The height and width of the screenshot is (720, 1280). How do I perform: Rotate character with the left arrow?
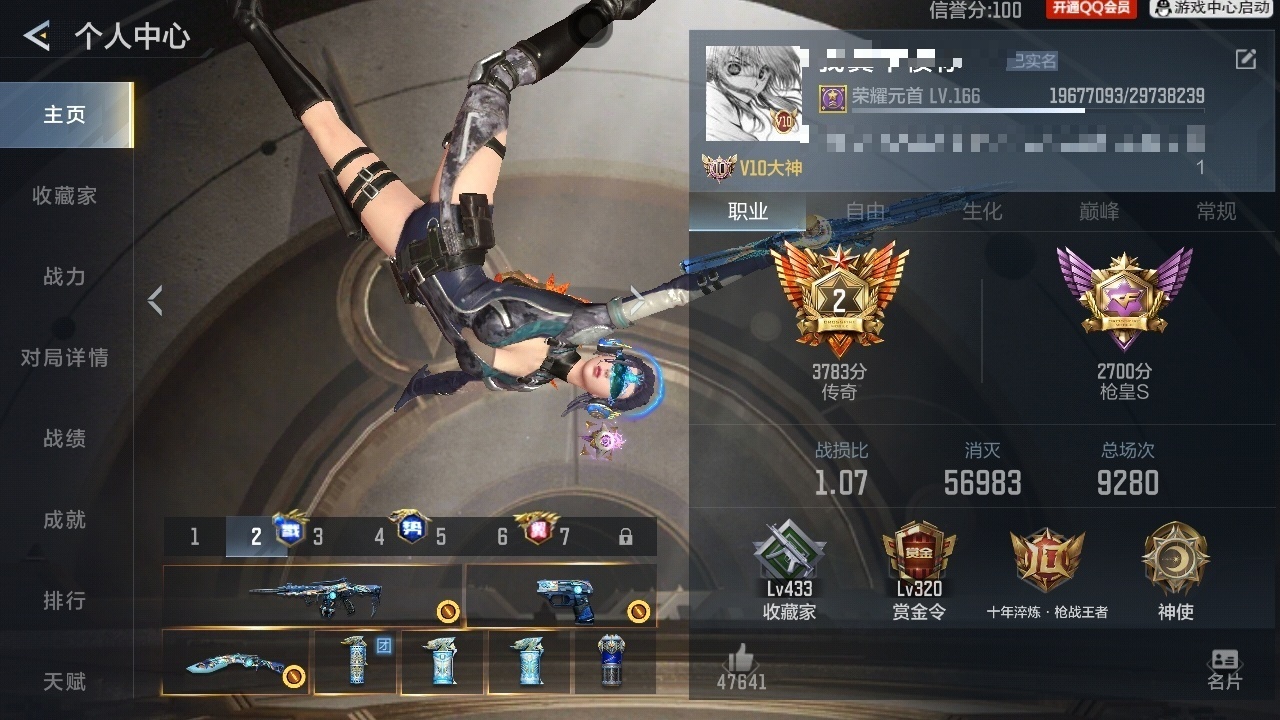(155, 300)
